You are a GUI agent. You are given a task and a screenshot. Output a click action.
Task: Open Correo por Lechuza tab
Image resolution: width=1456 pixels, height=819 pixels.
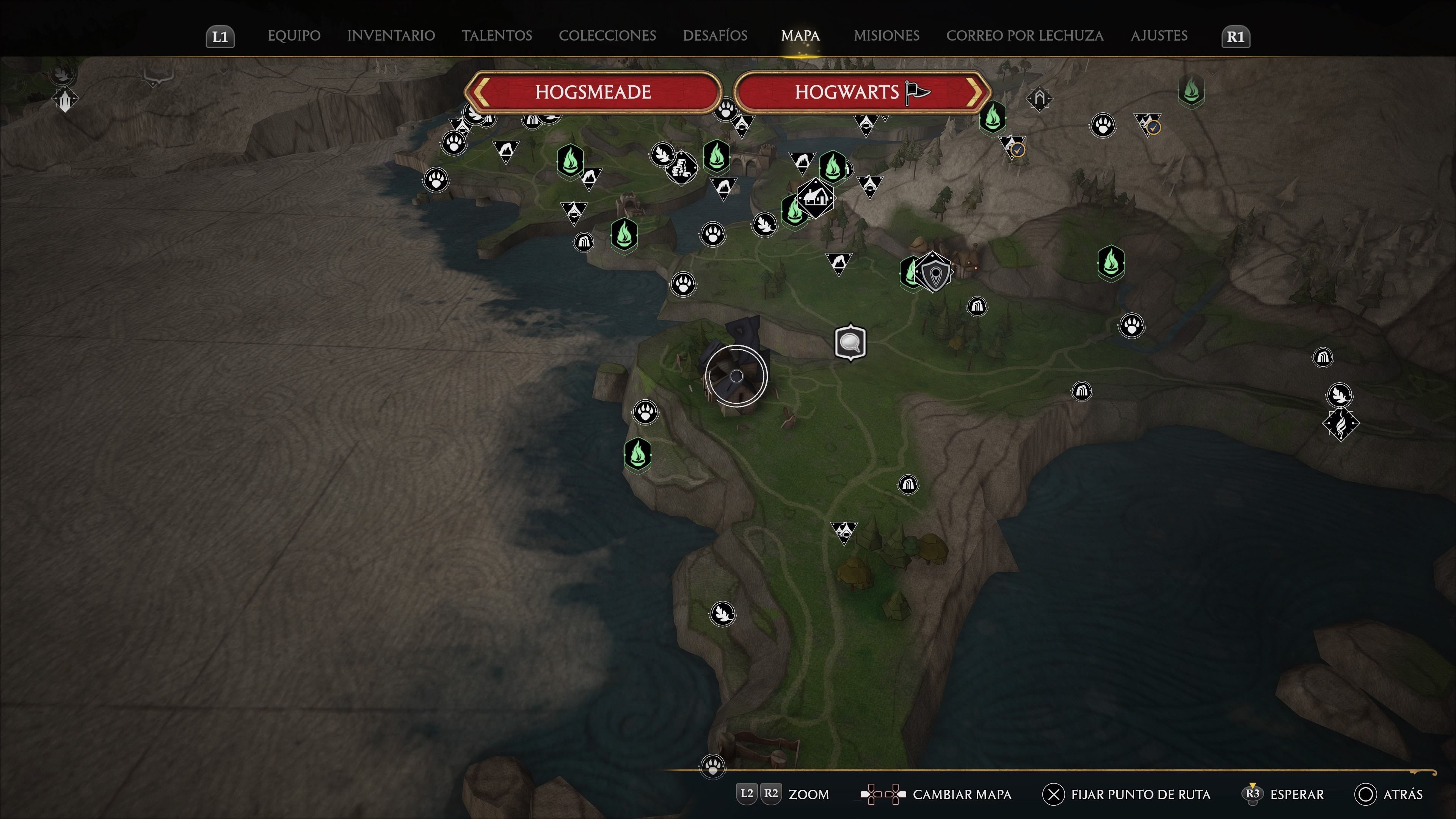tap(1024, 36)
